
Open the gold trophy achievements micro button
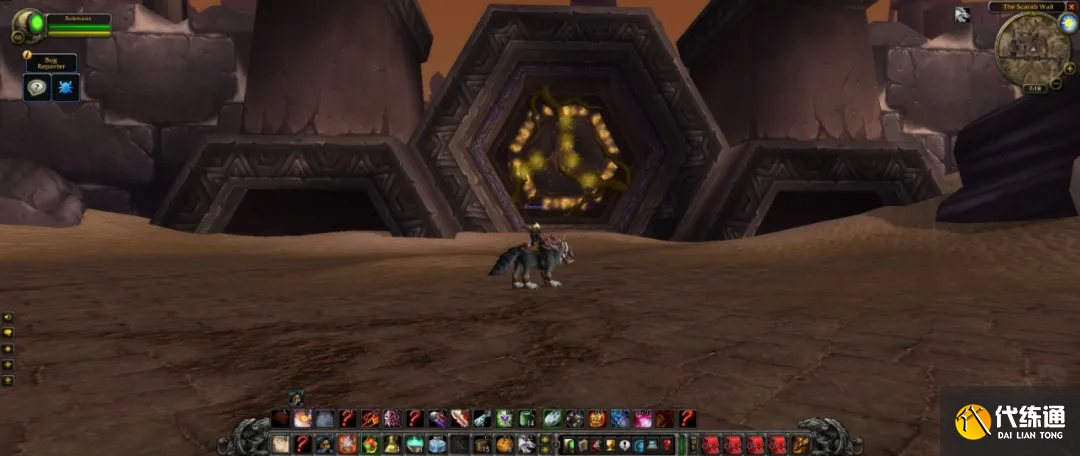610,444
